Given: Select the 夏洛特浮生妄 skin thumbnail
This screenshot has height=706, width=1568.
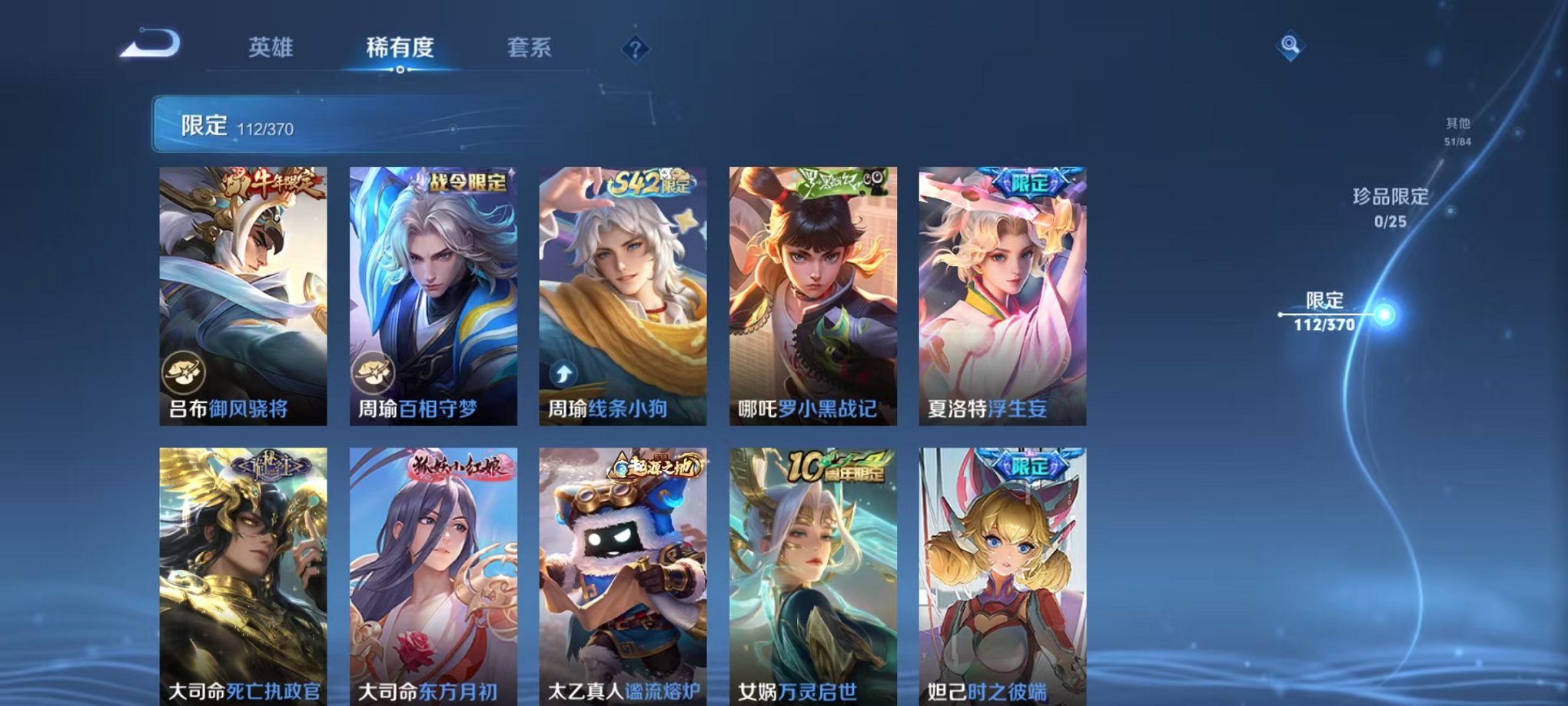Looking at the screenshot, I should pos(1001,292).
